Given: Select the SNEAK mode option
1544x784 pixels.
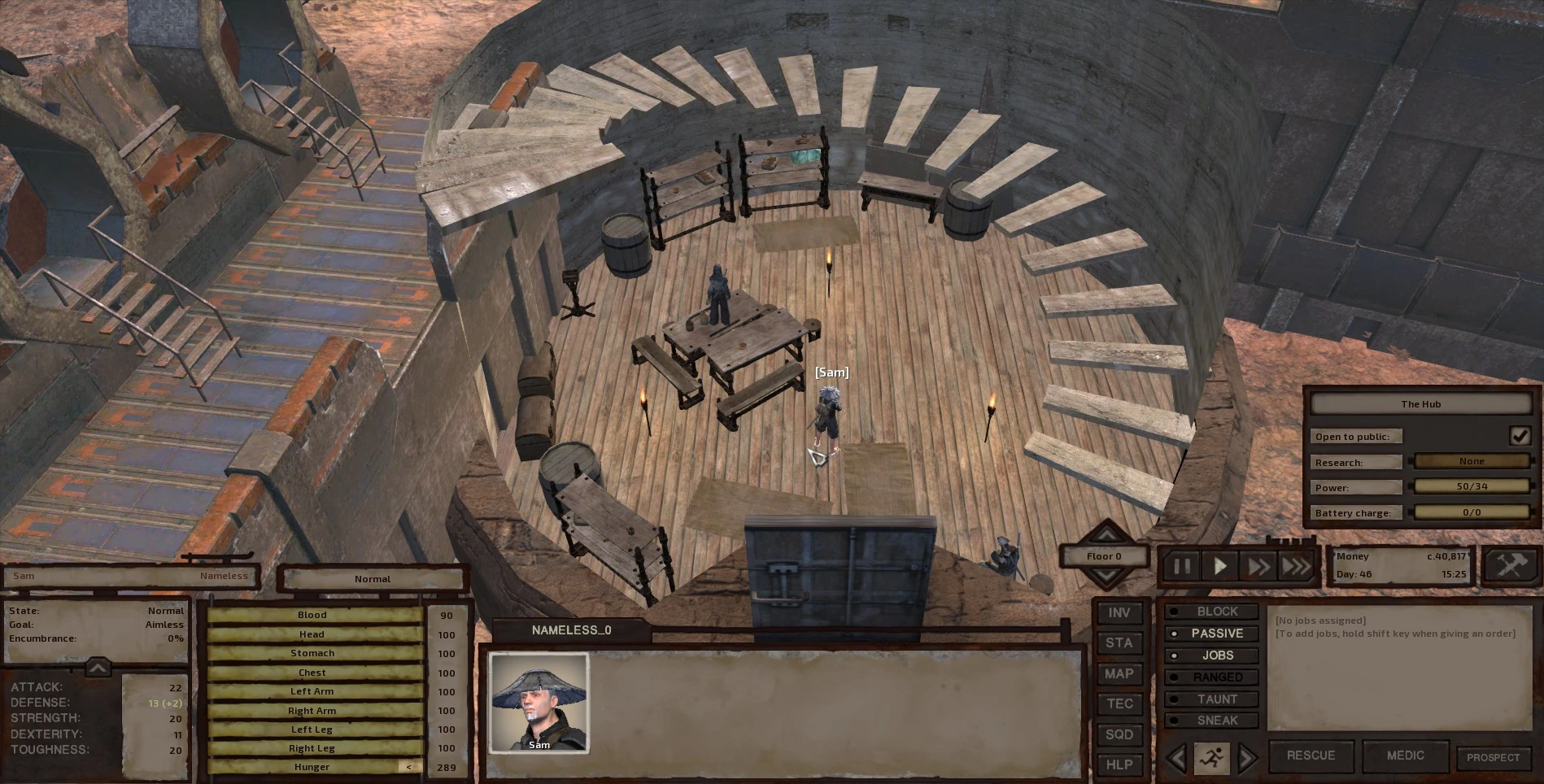Looking at the screenshot, I should 1212,720.
